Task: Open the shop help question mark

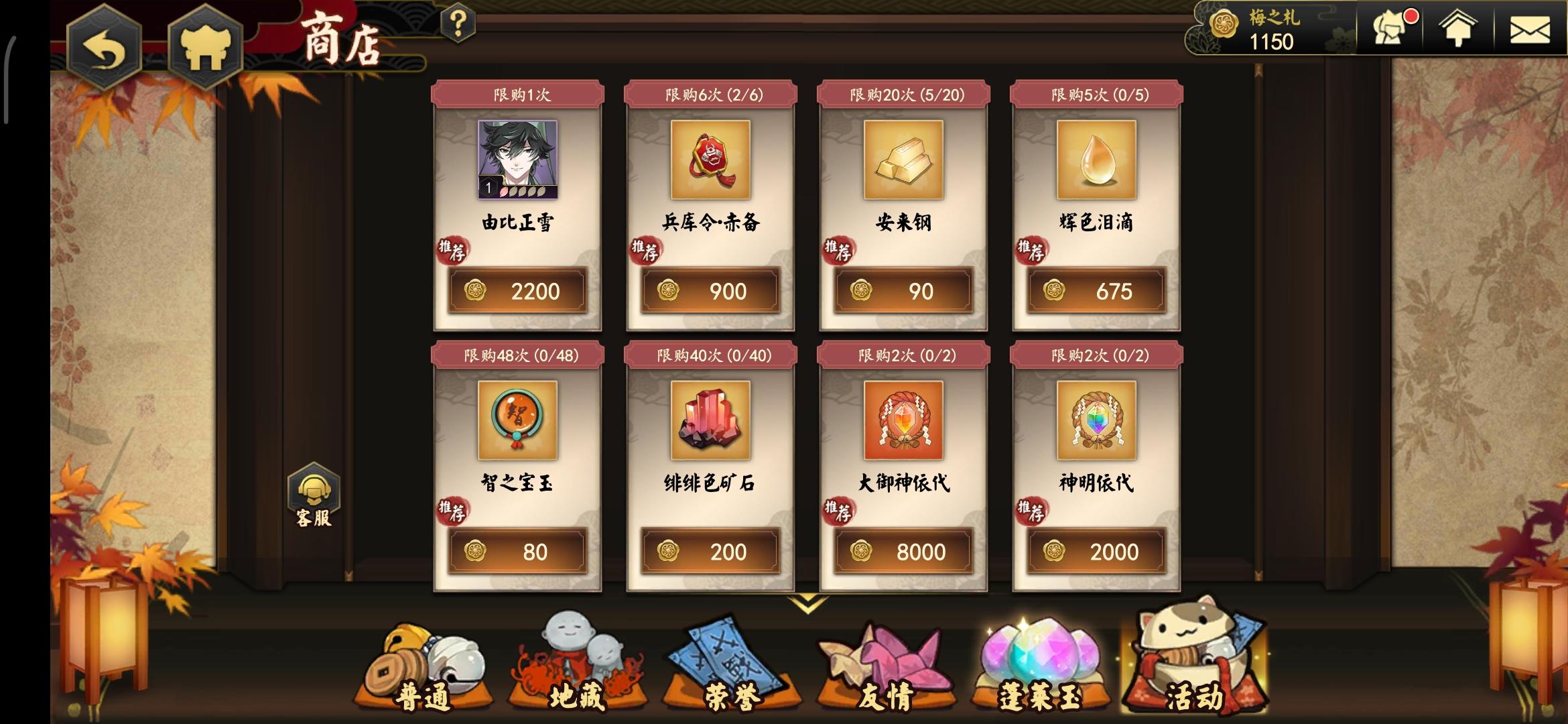Action: pos(457,23)
